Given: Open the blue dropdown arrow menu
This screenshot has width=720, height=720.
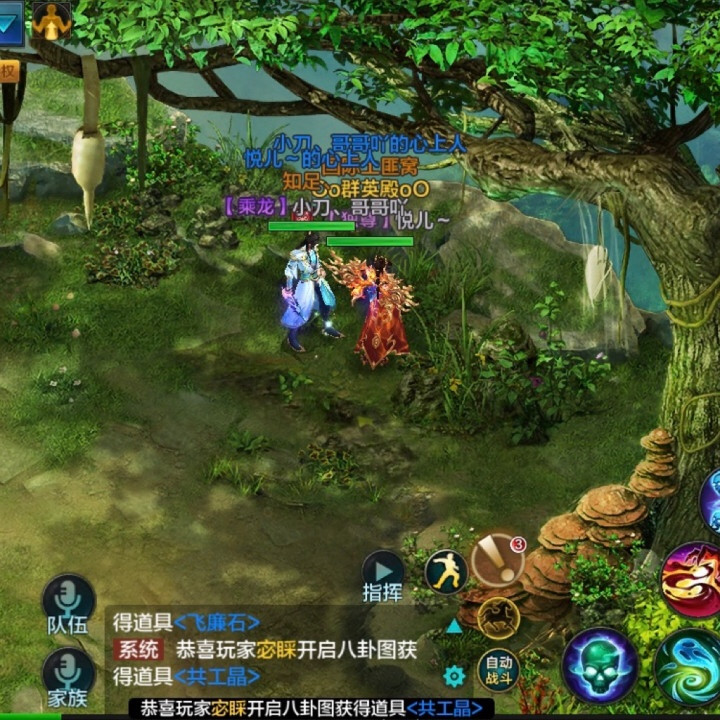Looking at the screenshot, I should 10,22.
